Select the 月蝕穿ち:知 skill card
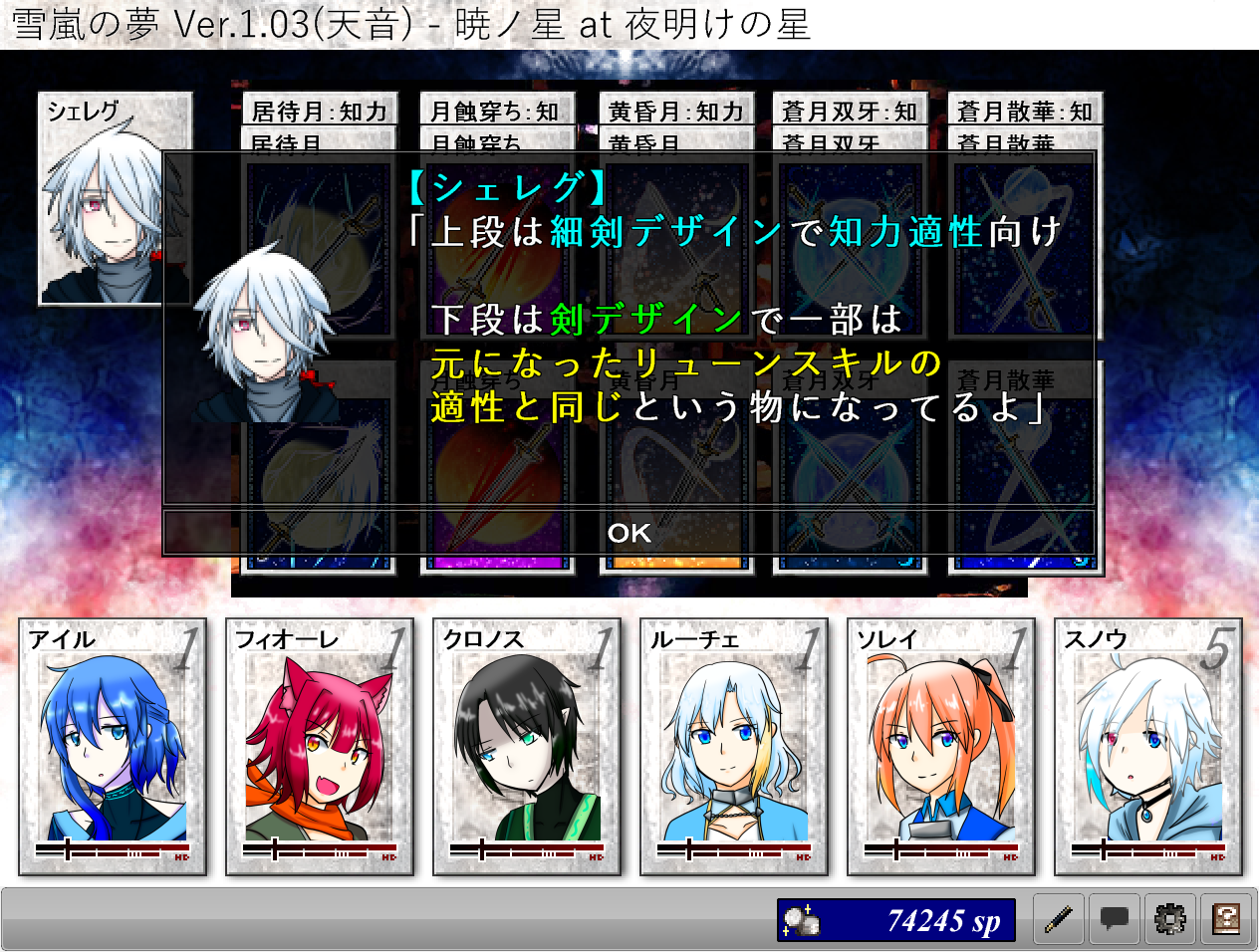Image resolution: width=1259 pixels, height=952 pixels. (x=495, y=111)
